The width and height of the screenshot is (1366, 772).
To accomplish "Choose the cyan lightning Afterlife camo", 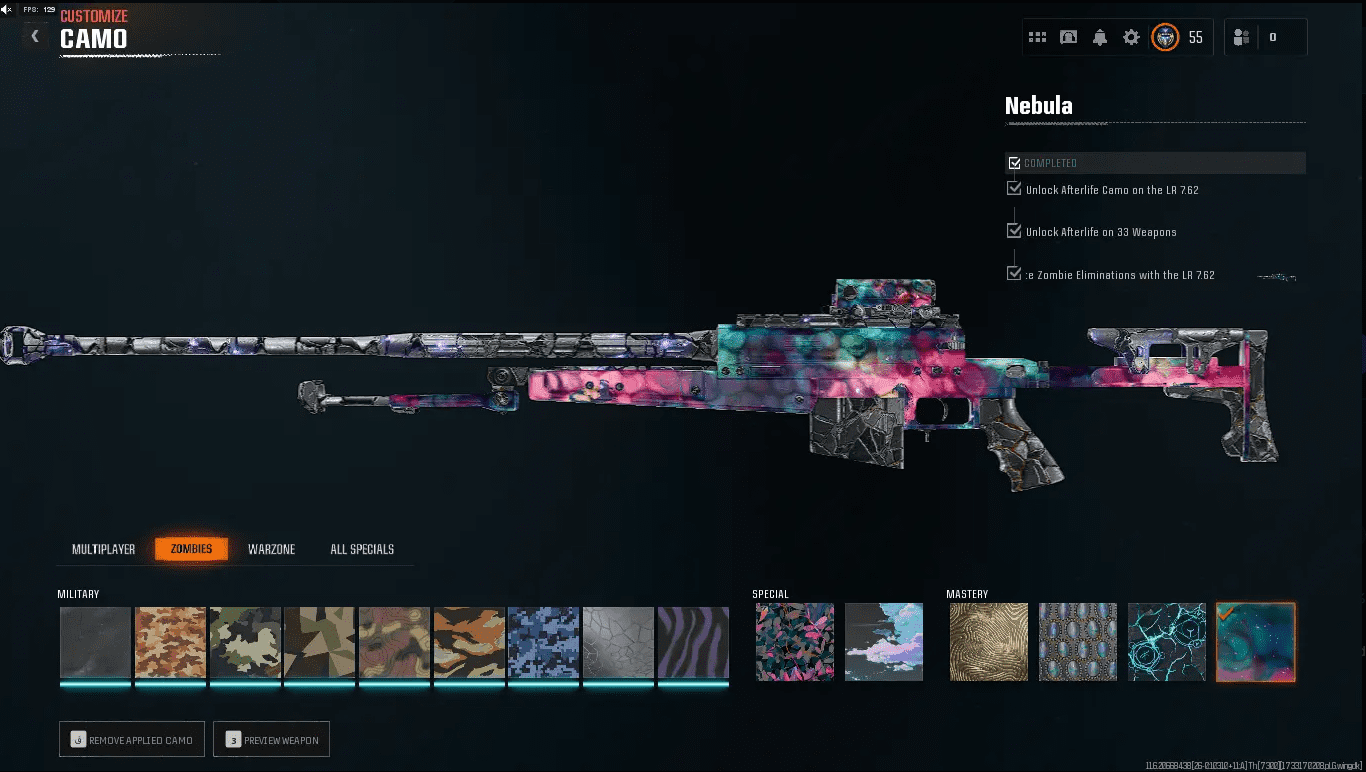I will coord(1167,642).
